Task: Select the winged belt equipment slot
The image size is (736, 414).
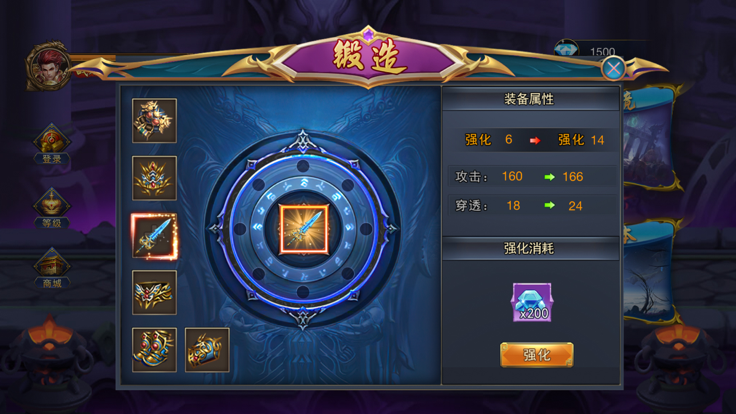Action: tap(154, 292)
